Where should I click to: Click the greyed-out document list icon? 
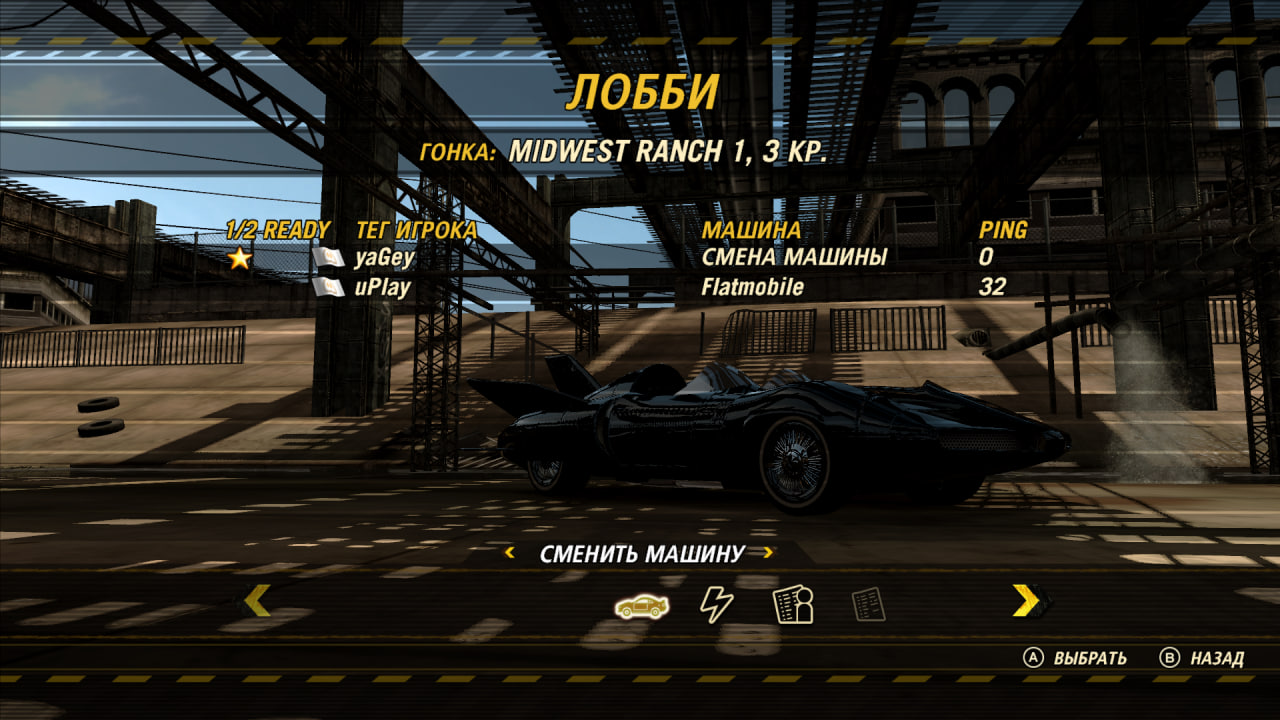[x=868, y=604]
